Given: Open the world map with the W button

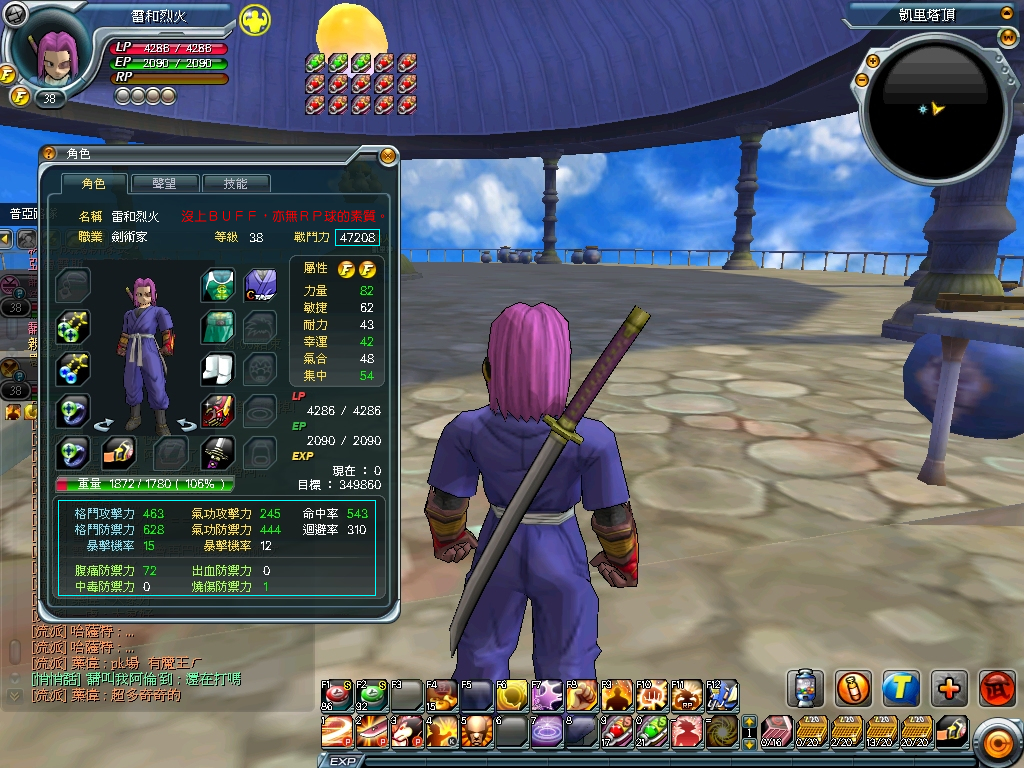Looking at the screenshot, I should (x=1008, y=38).
